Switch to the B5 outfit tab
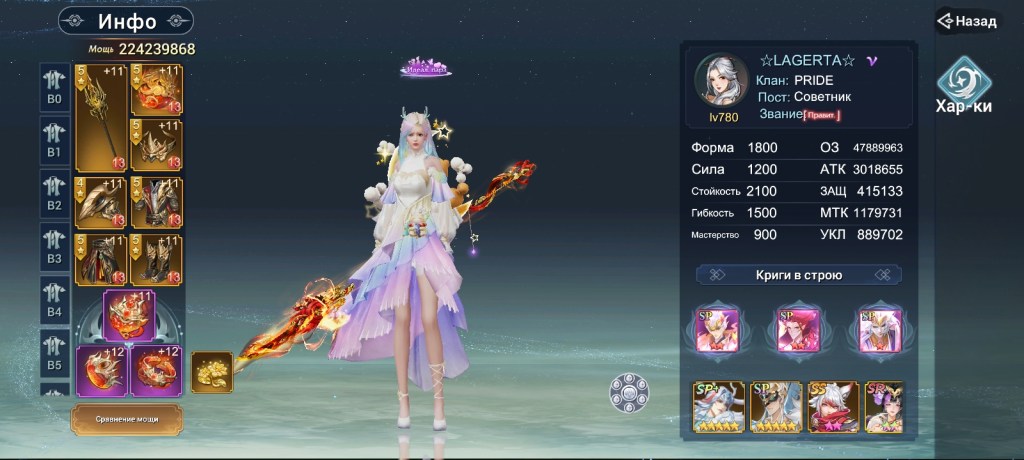1024x460 pixels. (54, 353)
